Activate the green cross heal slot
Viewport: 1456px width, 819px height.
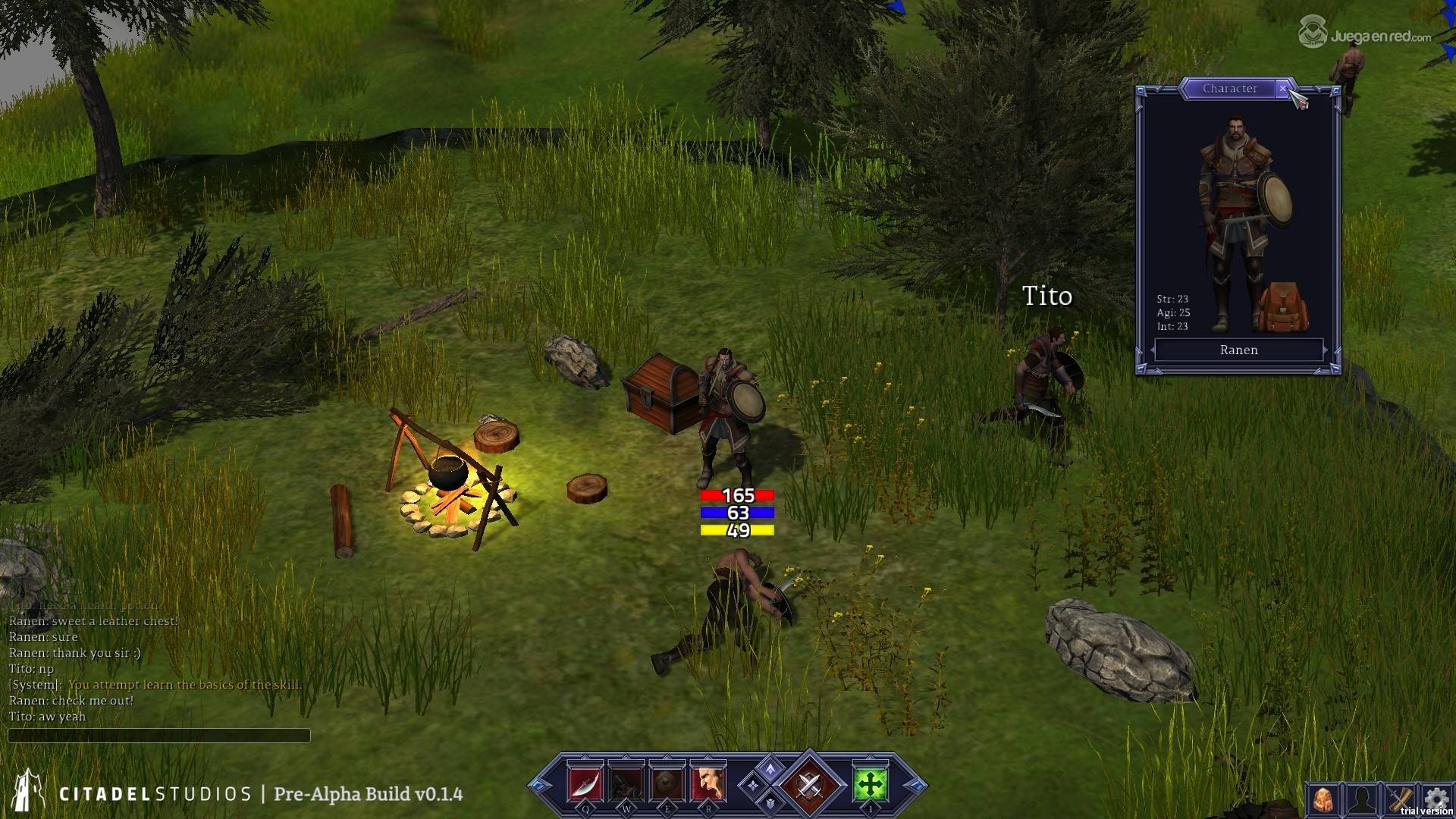(870, 784)
